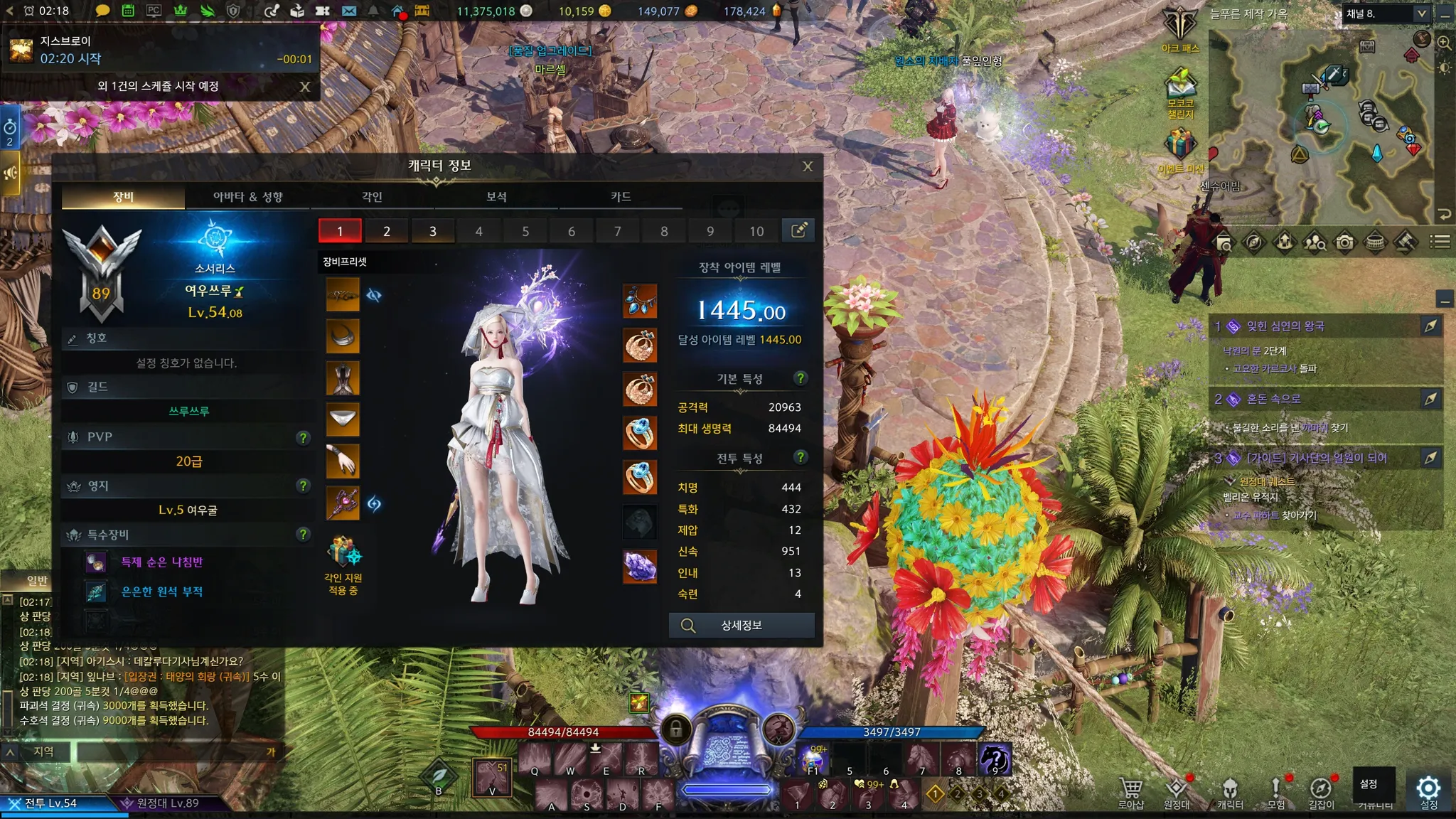Open the 각인 tab
Image resolution: width=1456 pixels, height=819 pixels.
click(x=372, y=196)
